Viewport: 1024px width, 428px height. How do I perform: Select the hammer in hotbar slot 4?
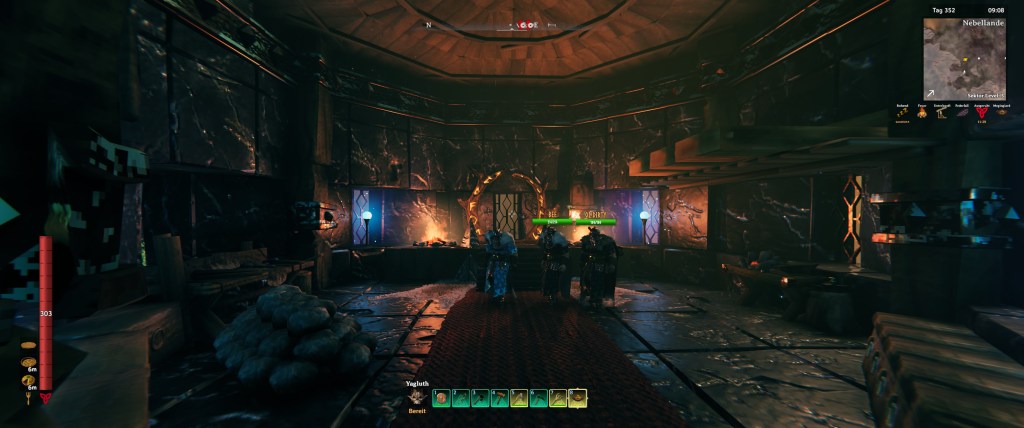(x=500, y=398)
